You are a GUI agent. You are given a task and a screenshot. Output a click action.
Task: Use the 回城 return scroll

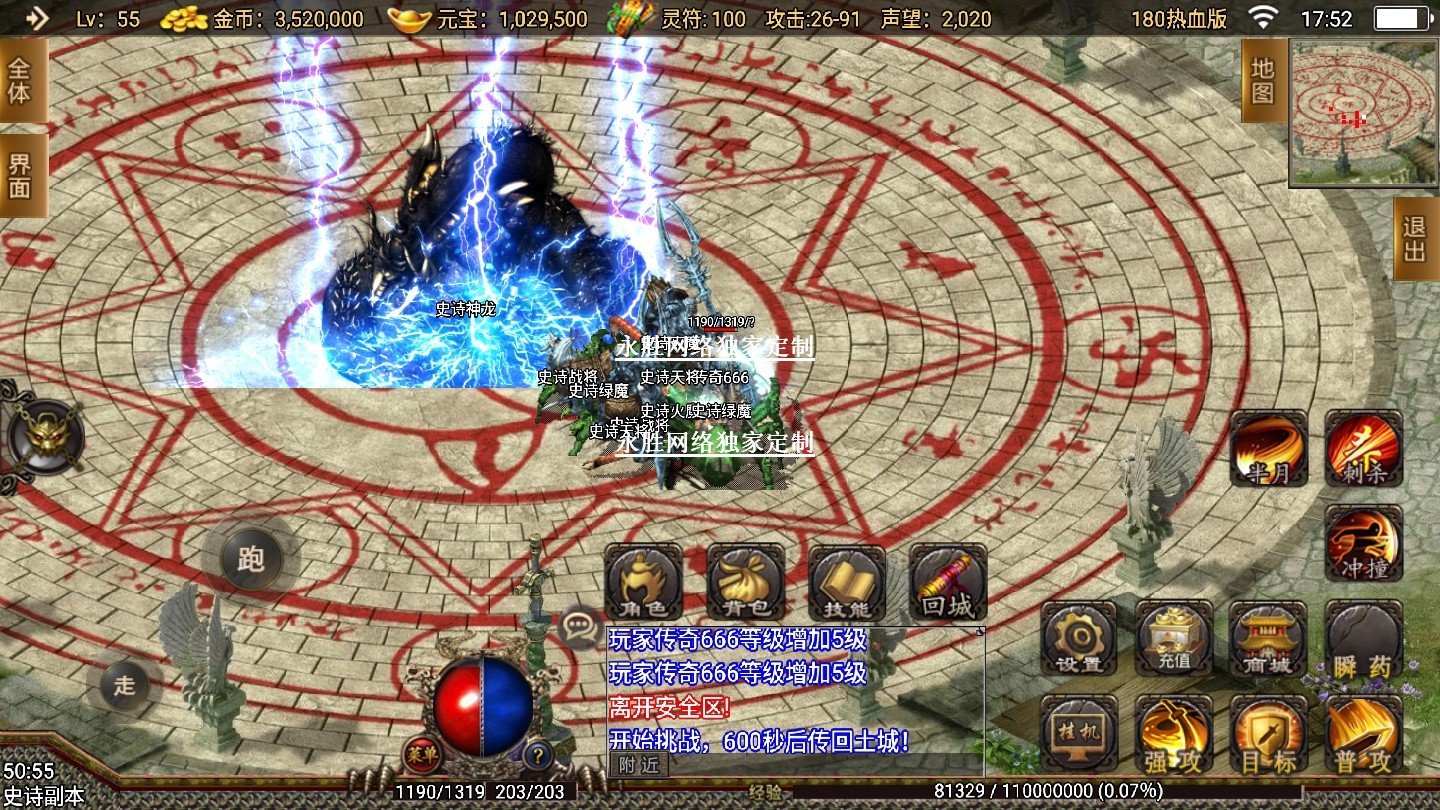(948, 583)
